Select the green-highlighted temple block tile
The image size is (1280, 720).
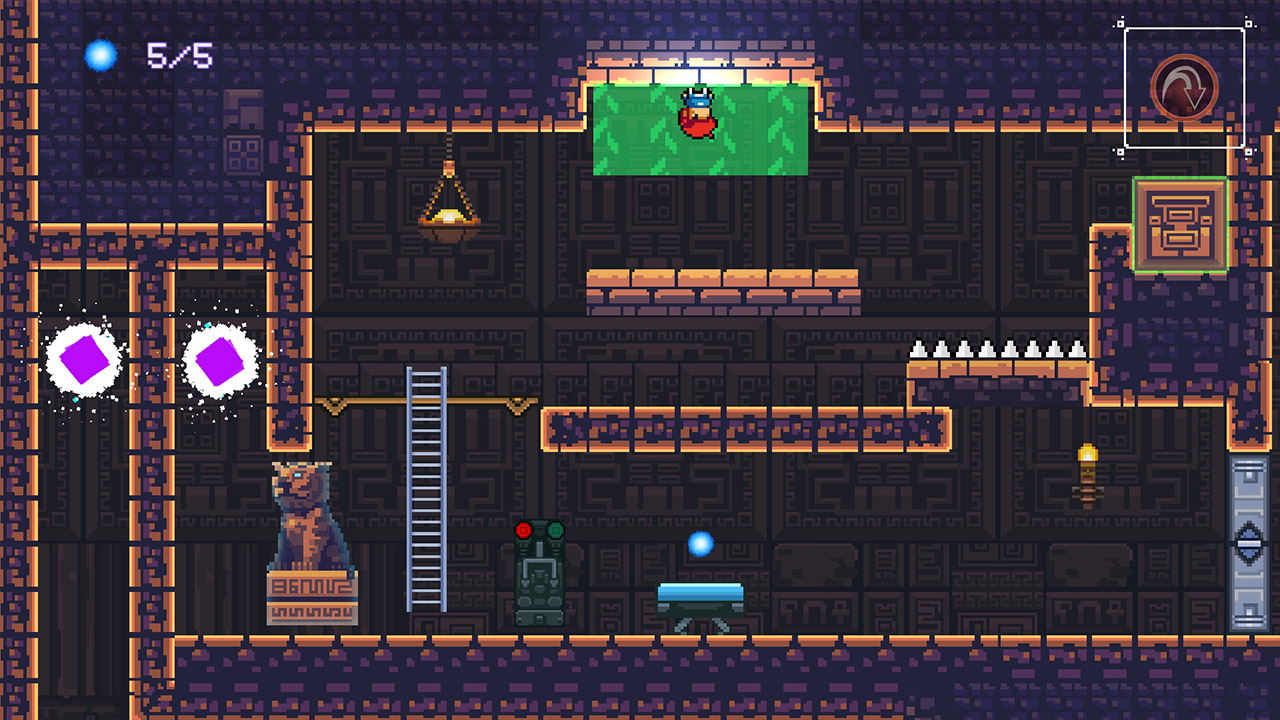(1183, 222)
